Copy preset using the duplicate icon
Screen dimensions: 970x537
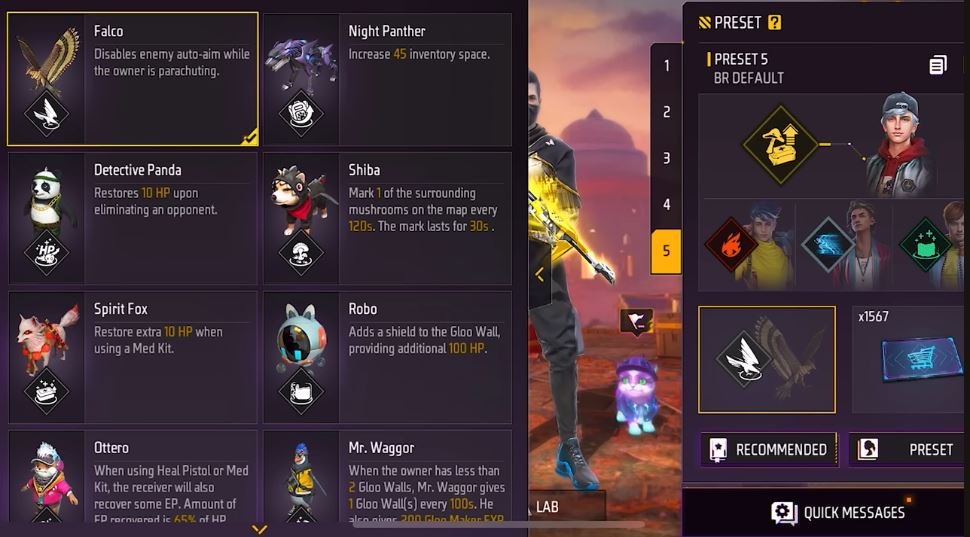pos(937,66)
